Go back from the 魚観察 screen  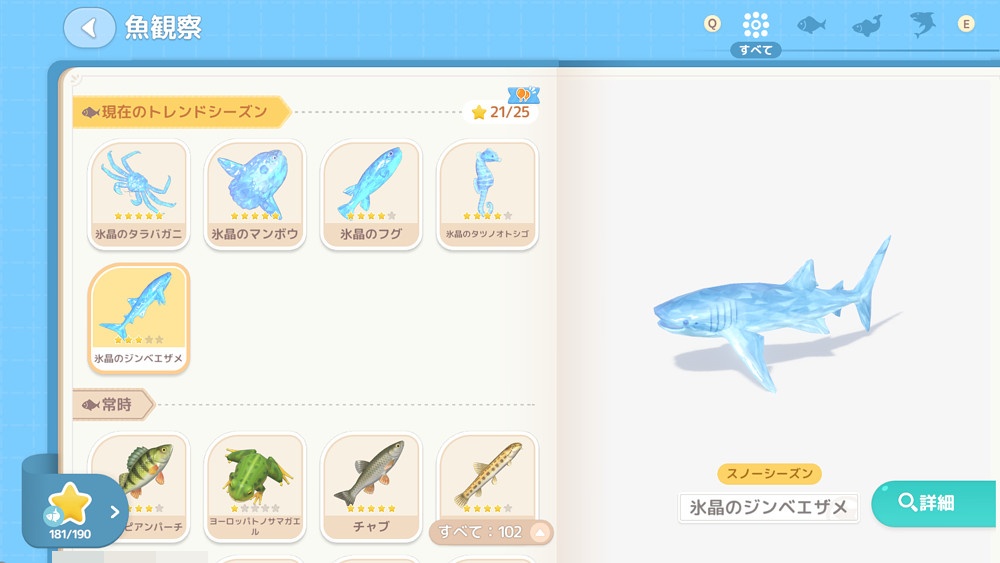[x=89, y=28]
